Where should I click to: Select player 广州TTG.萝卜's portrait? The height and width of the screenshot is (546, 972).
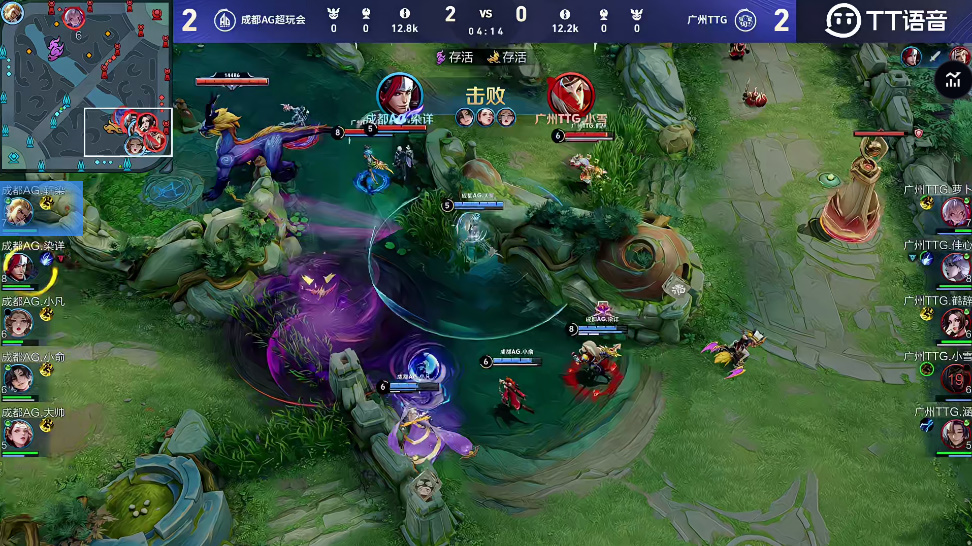pyautogui.click(x=954, y=211)
